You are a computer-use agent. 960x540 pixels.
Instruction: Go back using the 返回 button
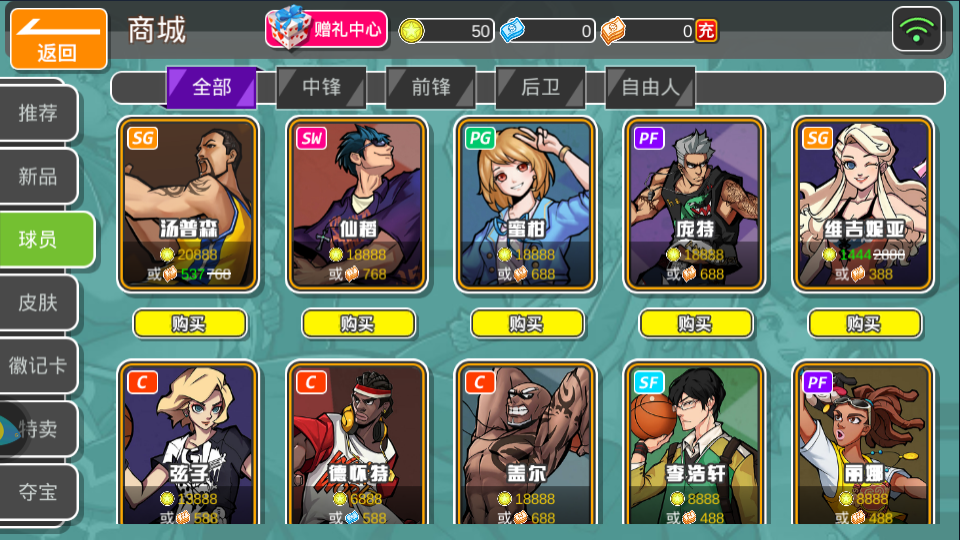tap(58, 39)
